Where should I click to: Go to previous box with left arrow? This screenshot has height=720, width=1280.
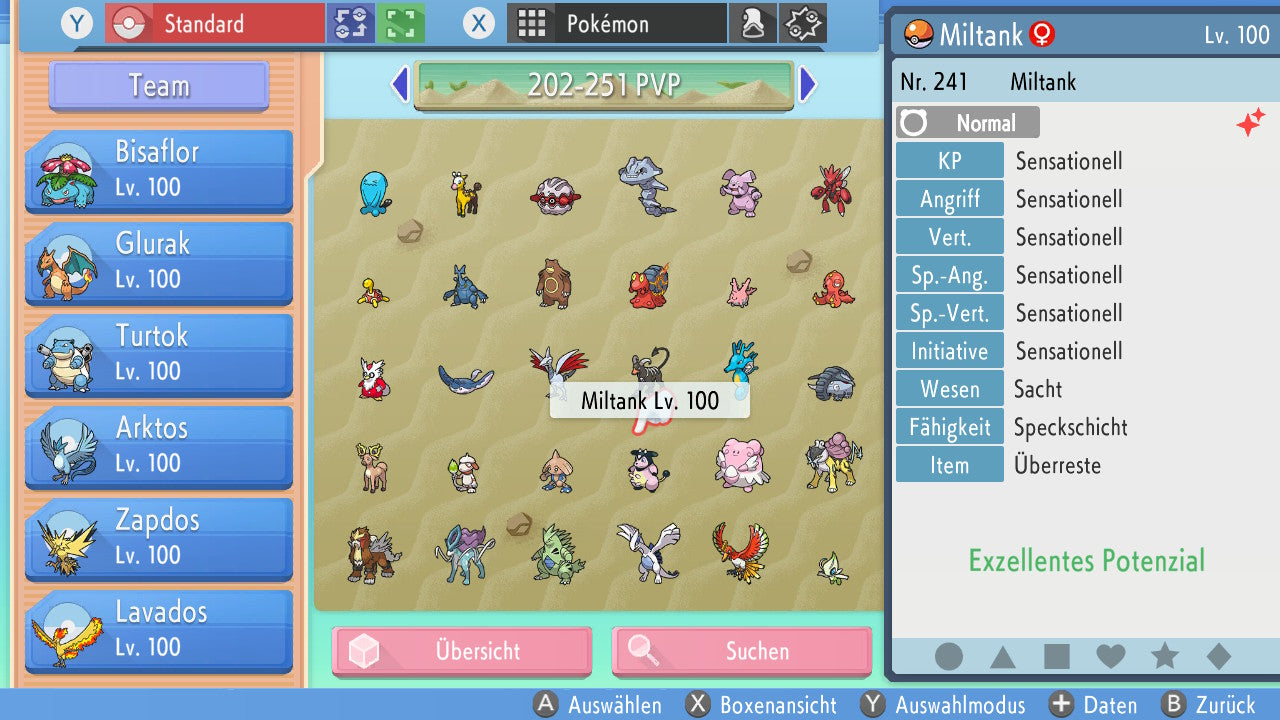[399, 86]
